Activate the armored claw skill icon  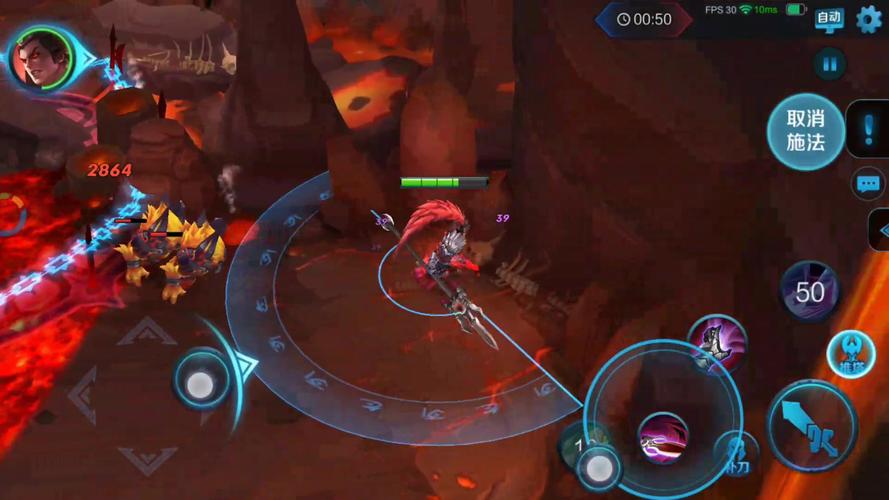point(717,344)
